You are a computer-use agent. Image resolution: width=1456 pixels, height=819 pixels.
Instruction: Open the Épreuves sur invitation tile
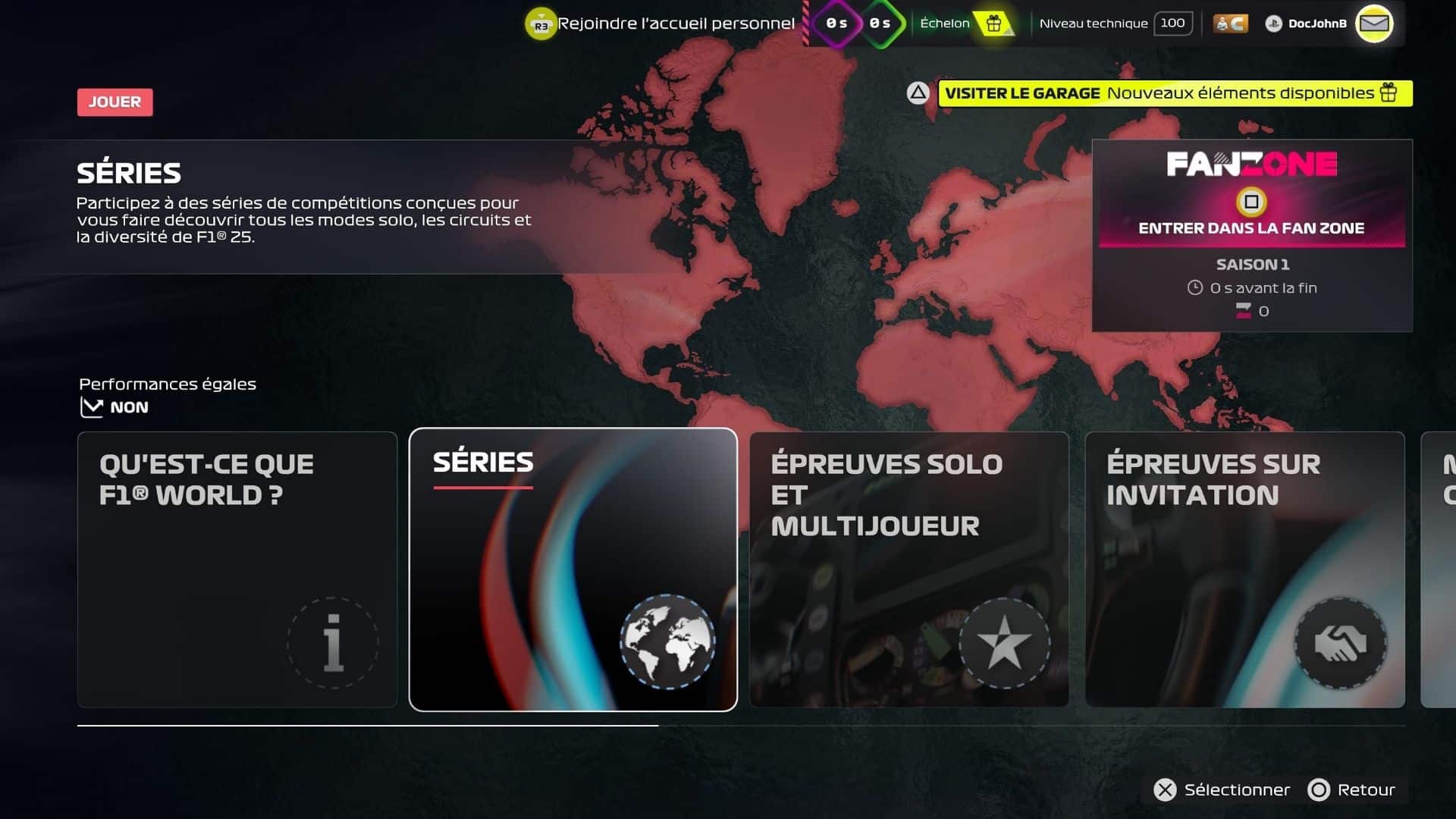coord(1244,570)
